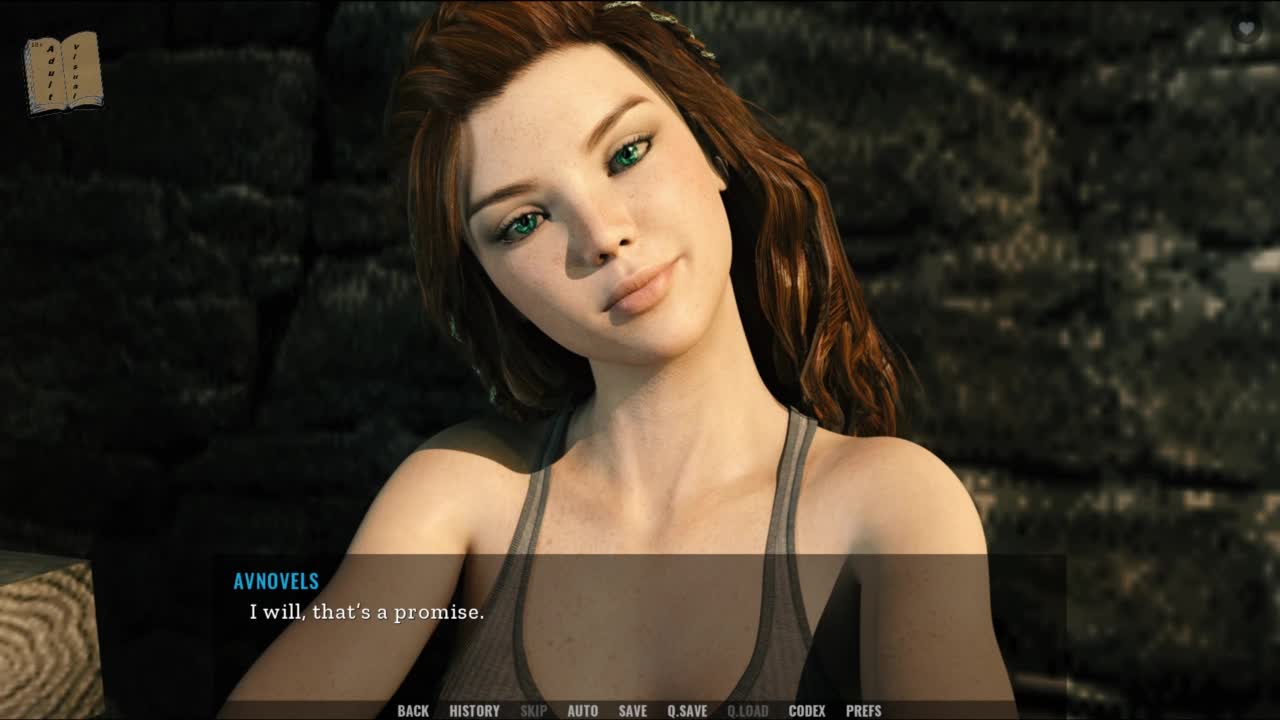The height and width of the screenshot is (720, 1280).
Task: Open the dialogue HISTORY log
Action: coord(474,711)
